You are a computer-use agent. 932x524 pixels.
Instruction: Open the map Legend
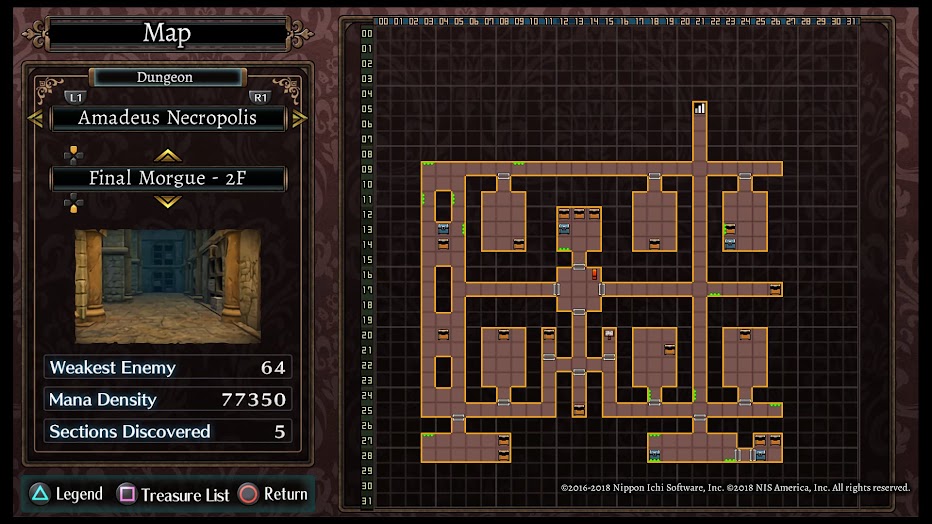(x=66, y=494)
